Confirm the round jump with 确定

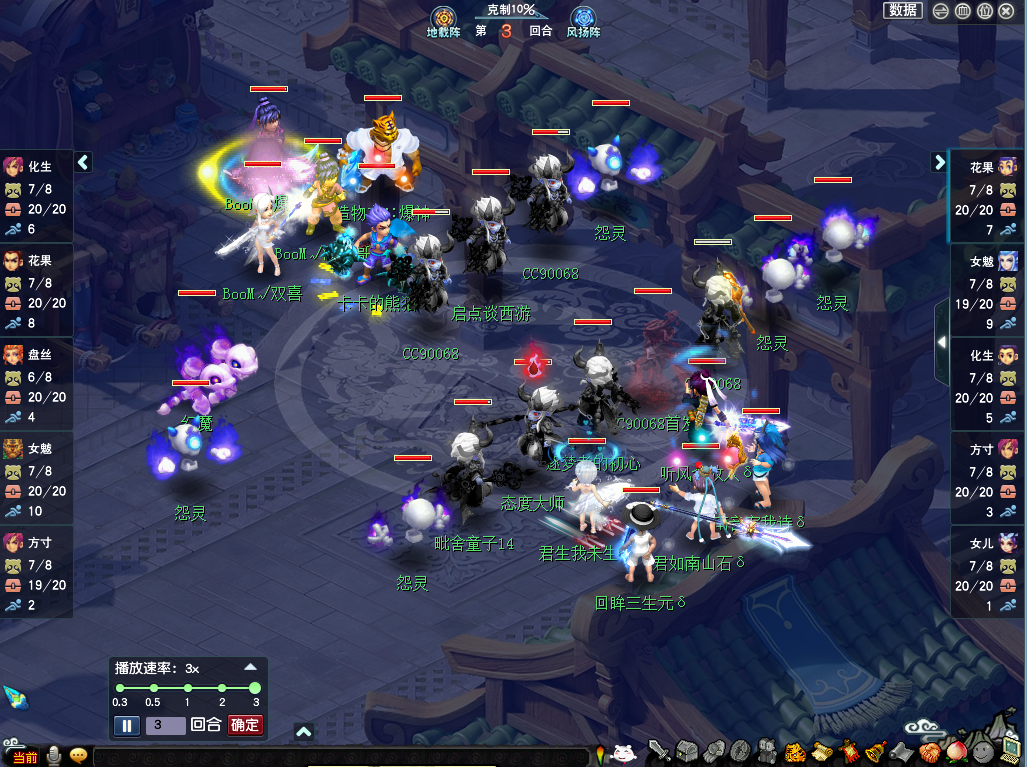pyautogui.click(x=245, y=726)
